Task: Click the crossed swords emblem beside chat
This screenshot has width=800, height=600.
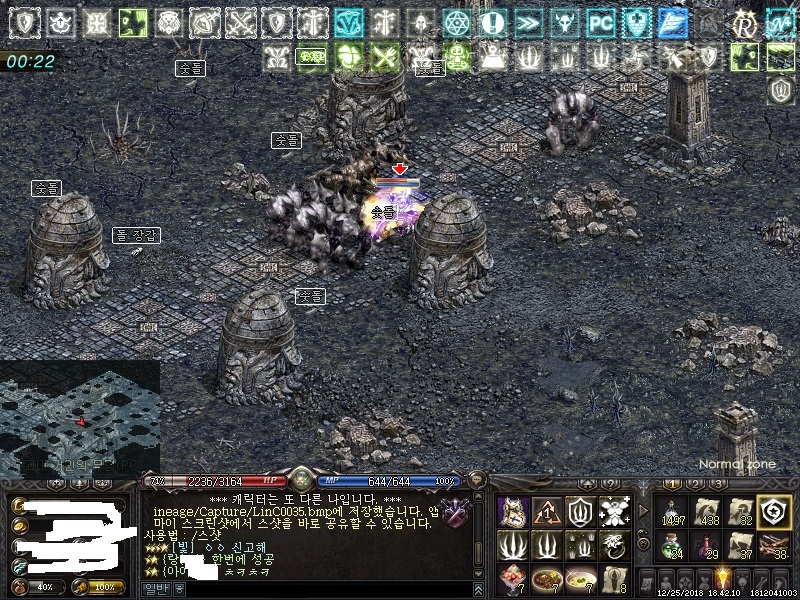Action: pyautogui.click(x=456, y=512)
